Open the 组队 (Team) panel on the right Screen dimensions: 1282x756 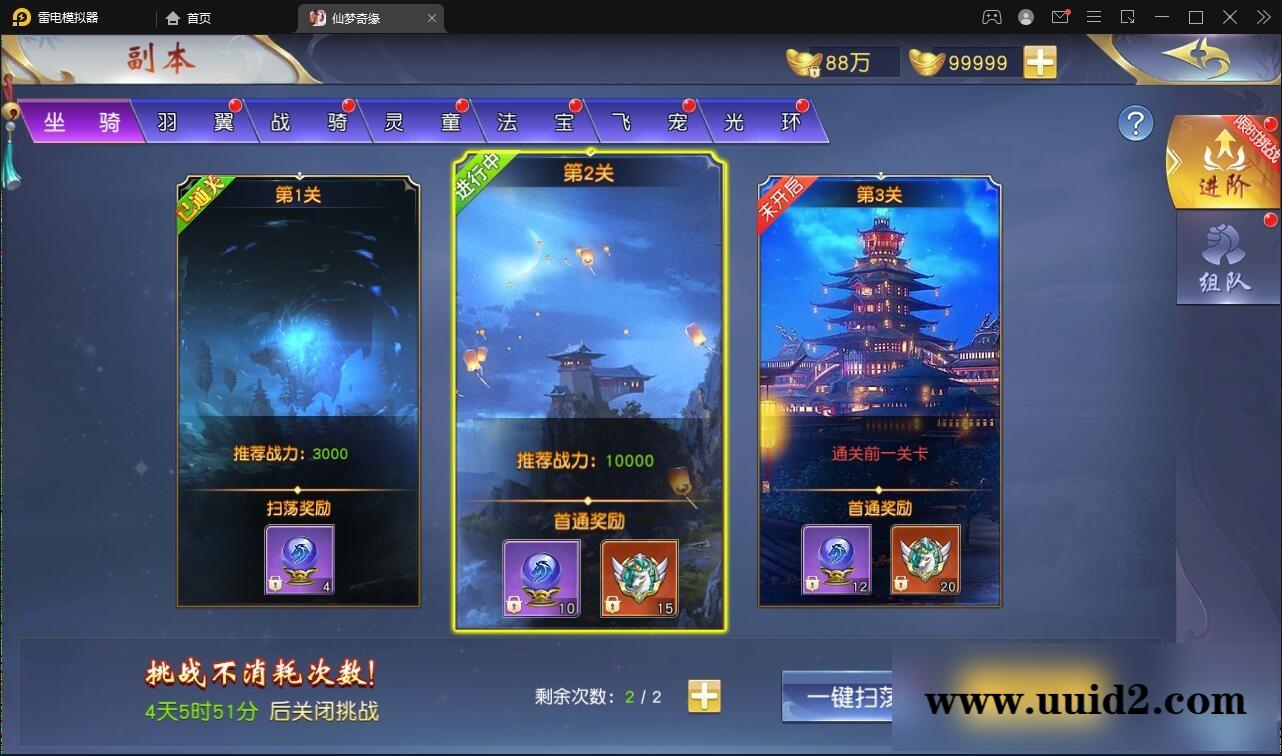pyautogui.click(x=1225, y=258)
